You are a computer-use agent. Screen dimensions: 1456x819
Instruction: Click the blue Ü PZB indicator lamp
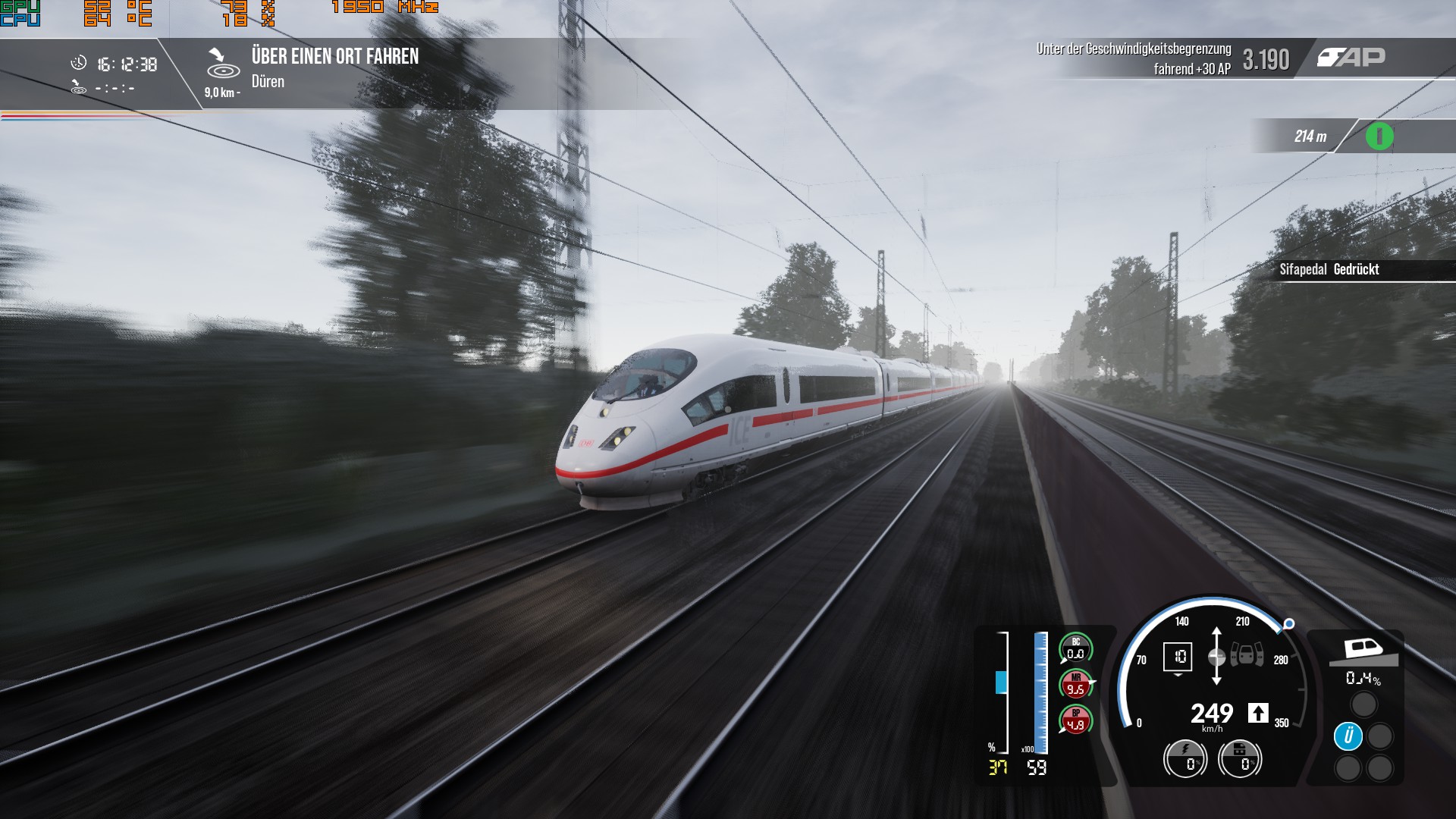tap(1348, 736)
